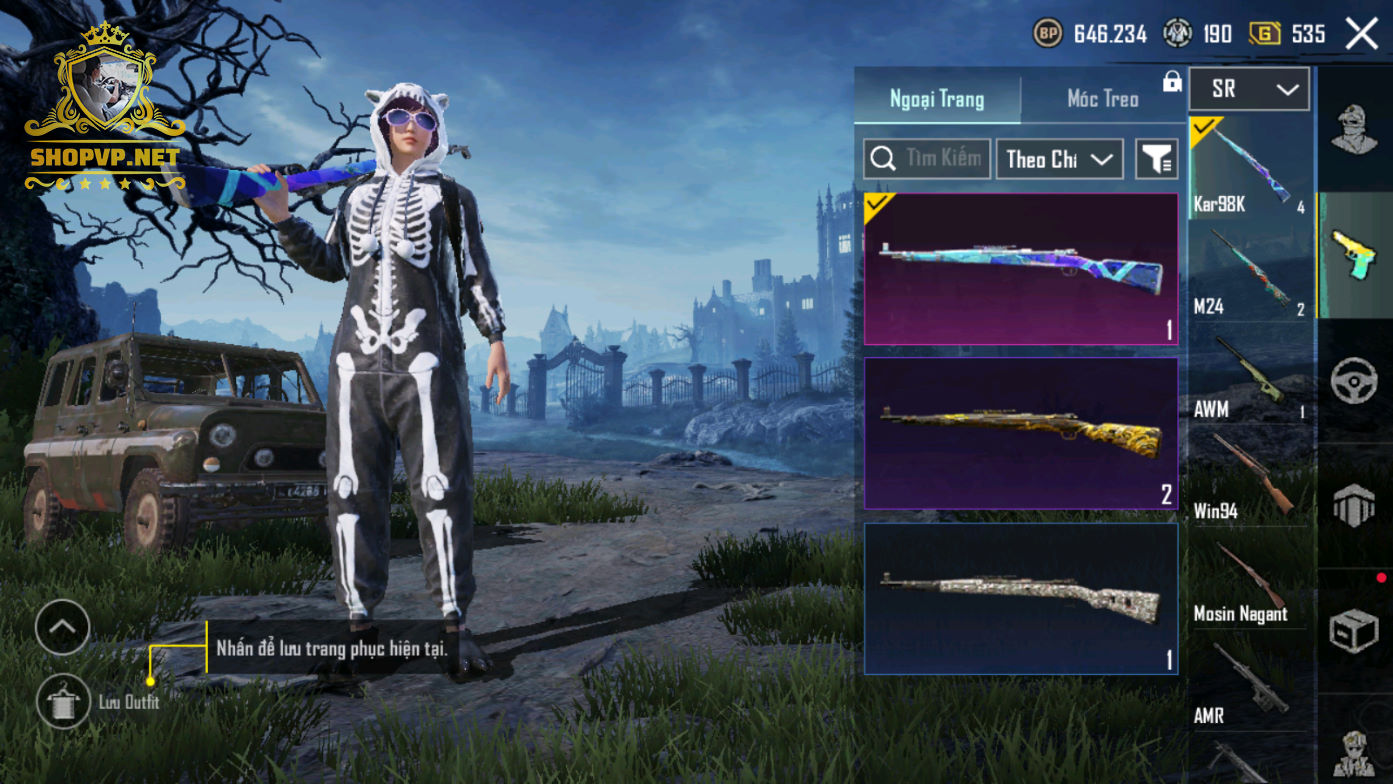The image size is (1393, 784).
Task: Open the filter funnel button
Action: [x=1157, y=159]
